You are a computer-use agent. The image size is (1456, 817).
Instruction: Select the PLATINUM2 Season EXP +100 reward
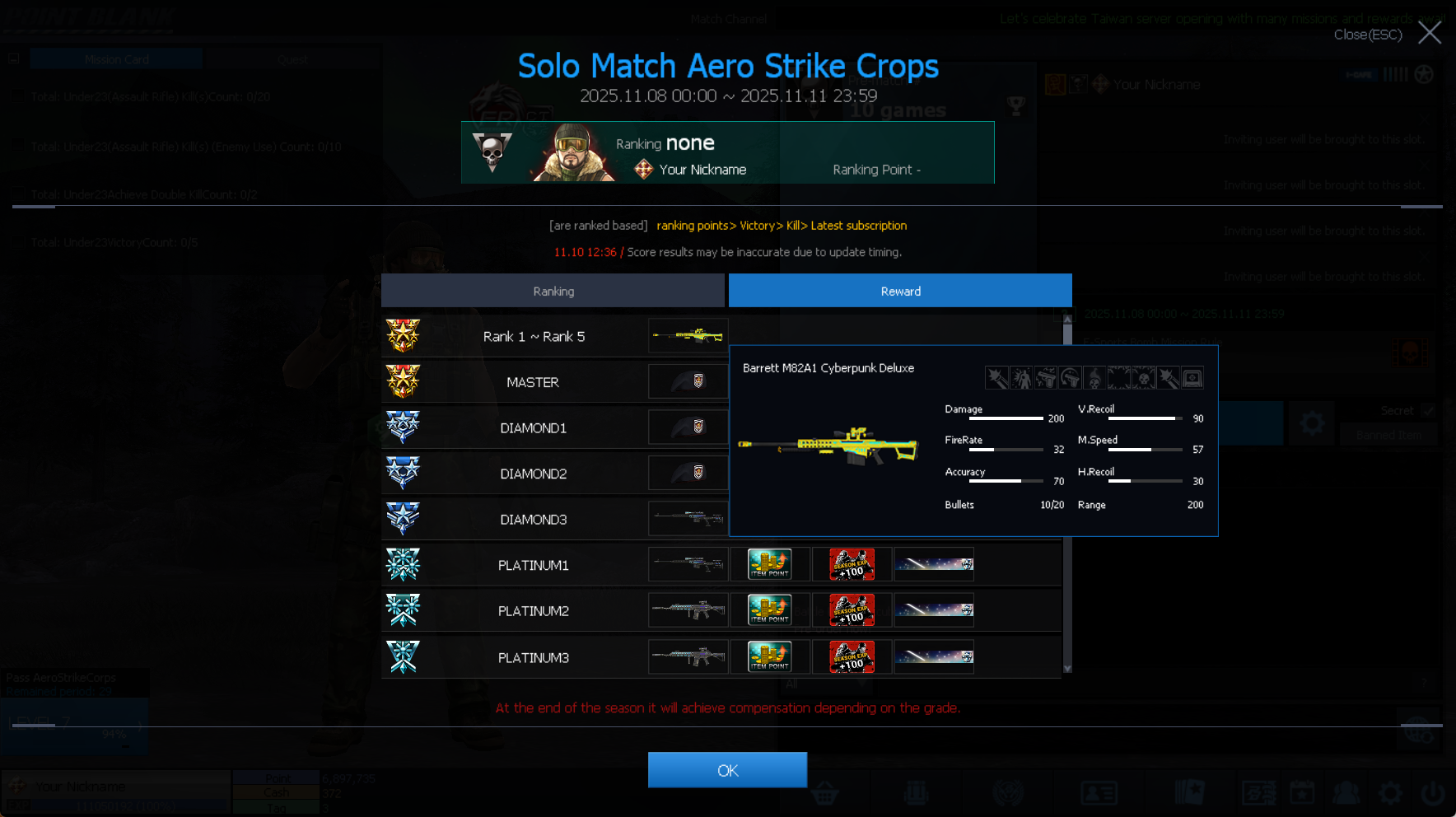coord(851,611)
